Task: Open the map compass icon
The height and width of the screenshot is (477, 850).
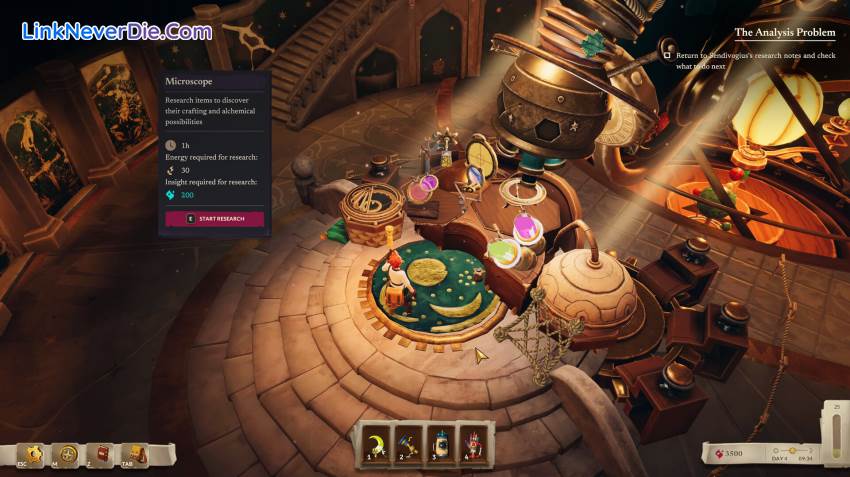Action: pos(68,455)
